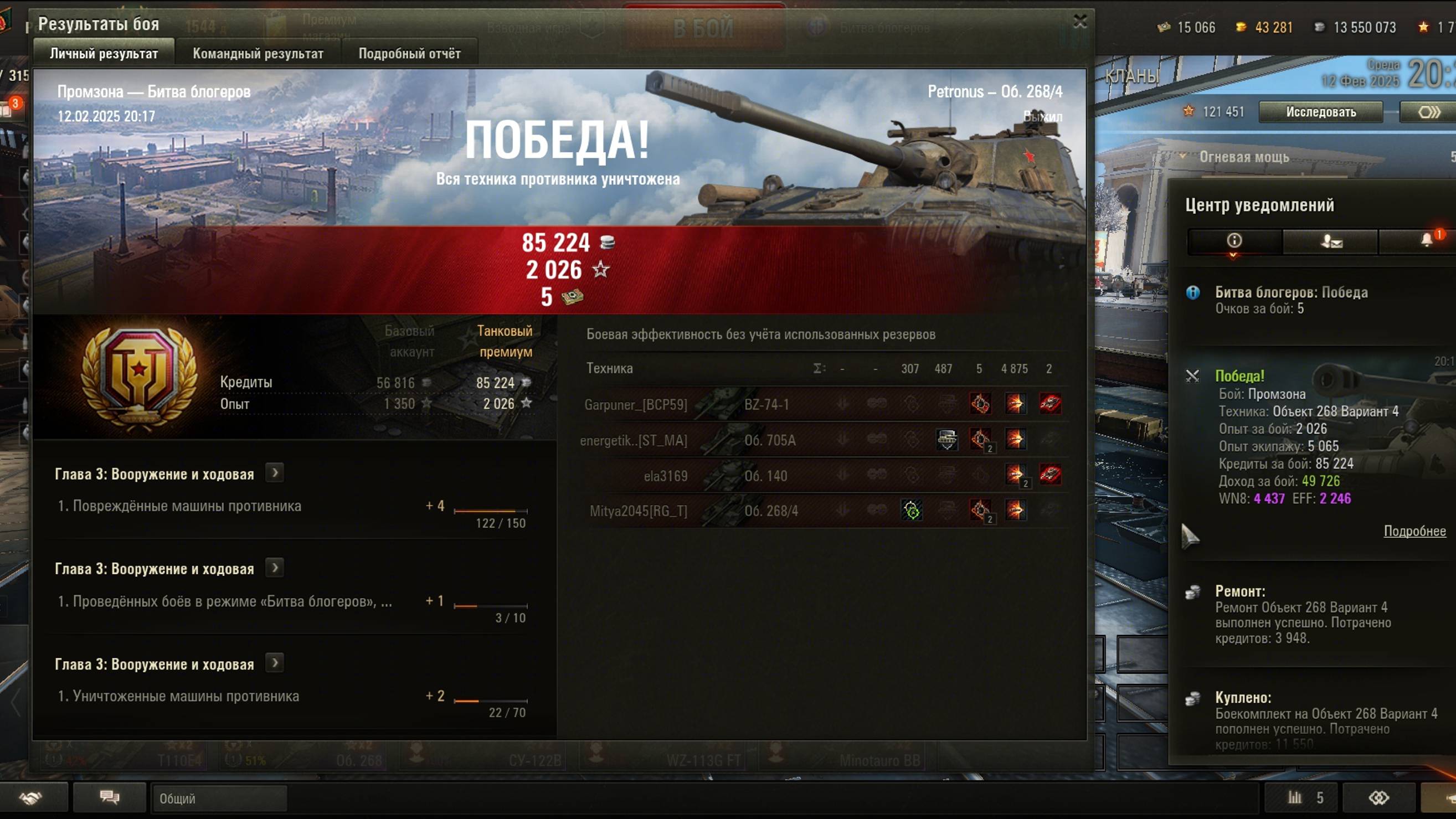Viewport: 1456px width, 819px height.
Task: Click the Общий chat channel field
Action: coord(219,799)
